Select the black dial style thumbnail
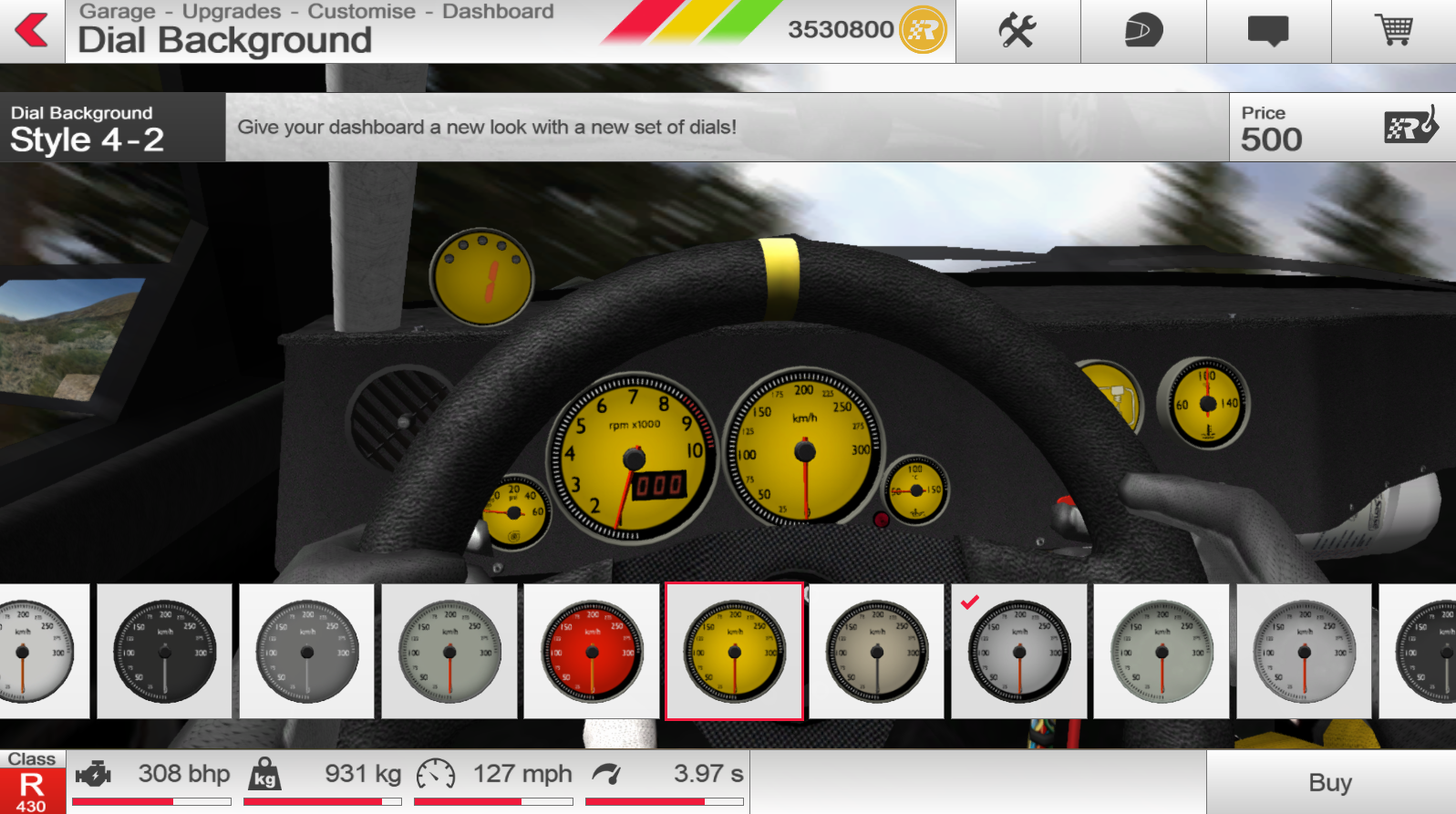Image resolution: width=1456 pixels, height=814 pixels. pos(165,651)
